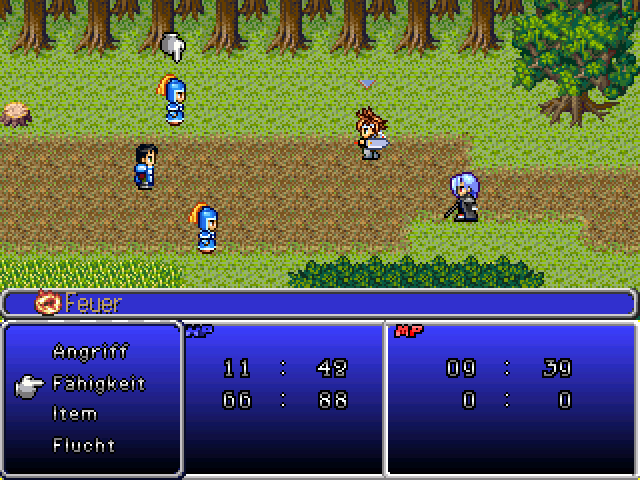Choose Fähigkeit from the battle menu
Screen dimensions: 640x480
[98, 383]
